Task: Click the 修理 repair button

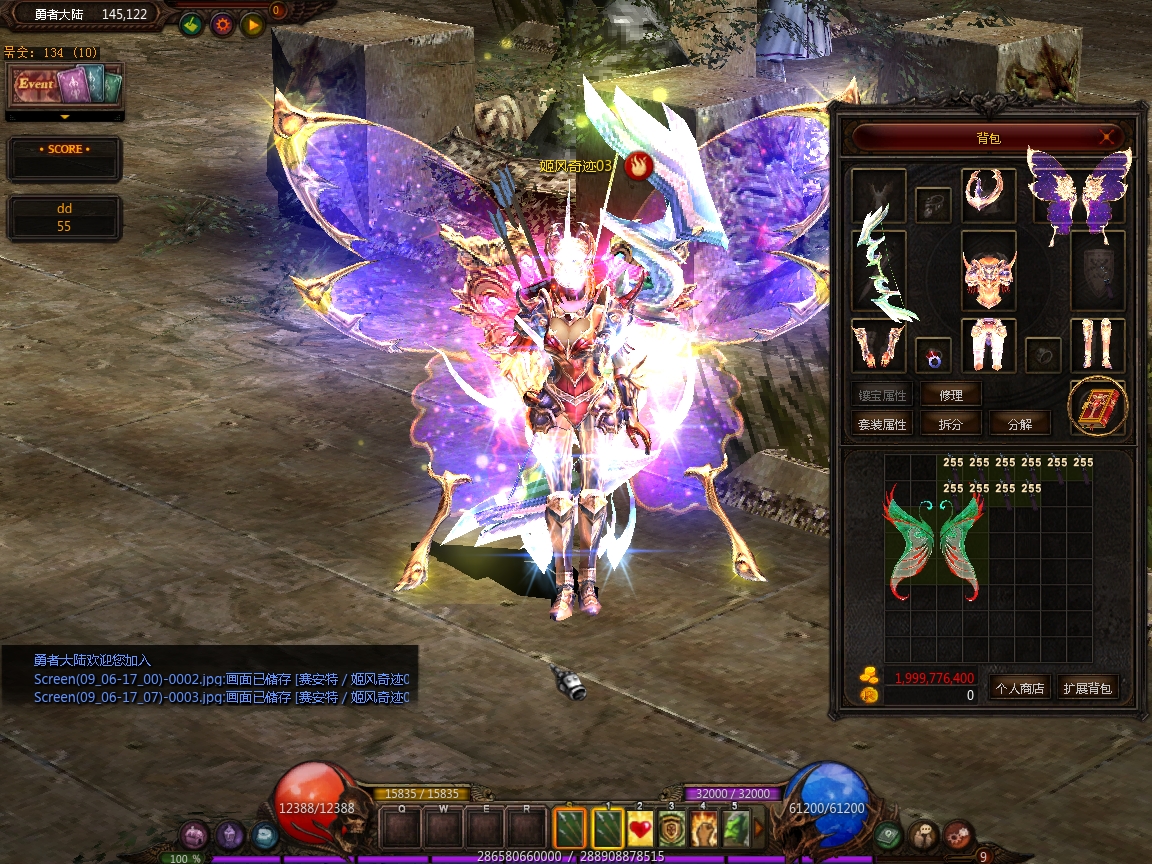Action: (950, 394)
